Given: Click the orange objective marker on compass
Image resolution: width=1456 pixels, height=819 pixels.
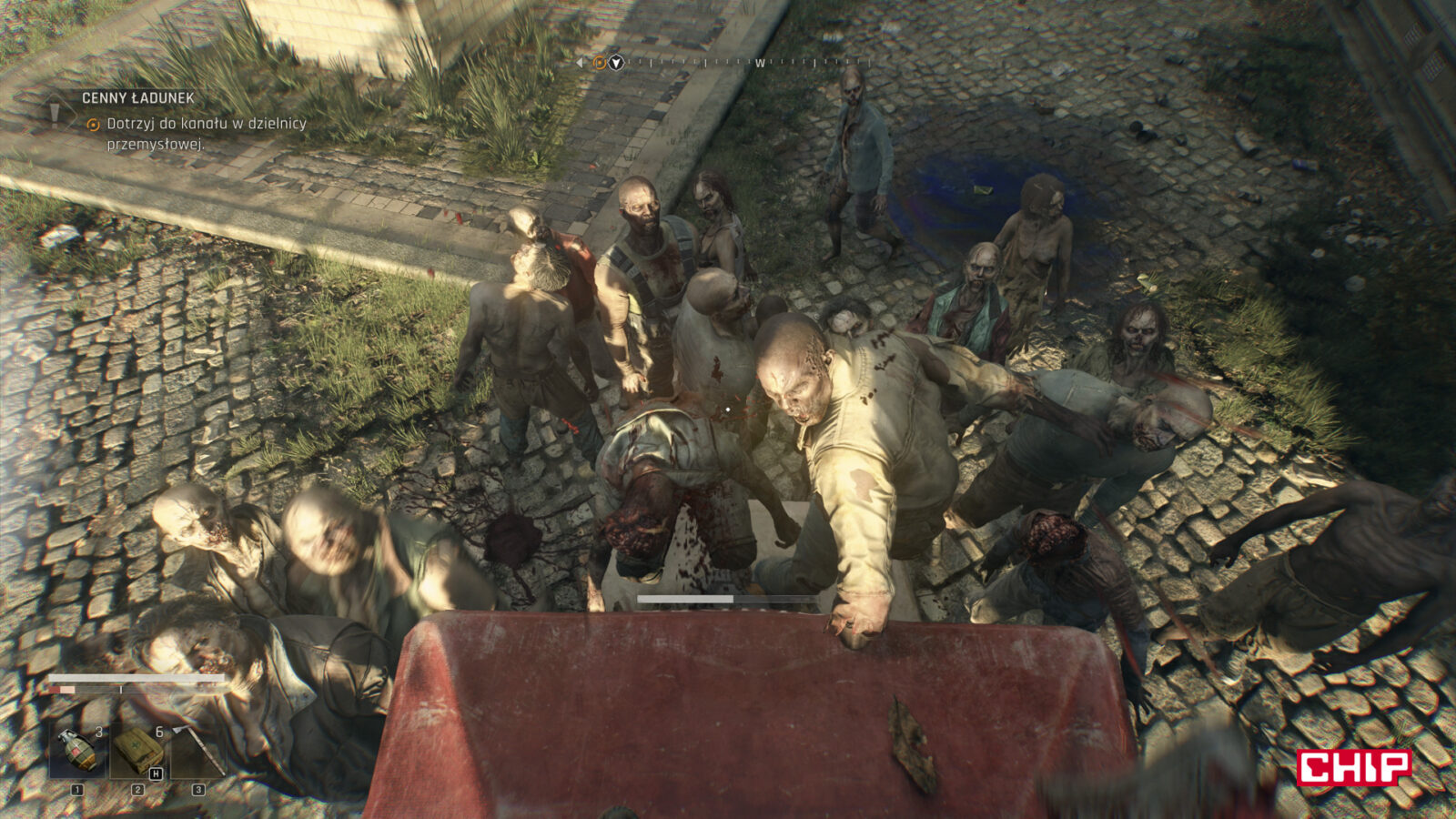Looking at the screenshot, I should point(599,63).
